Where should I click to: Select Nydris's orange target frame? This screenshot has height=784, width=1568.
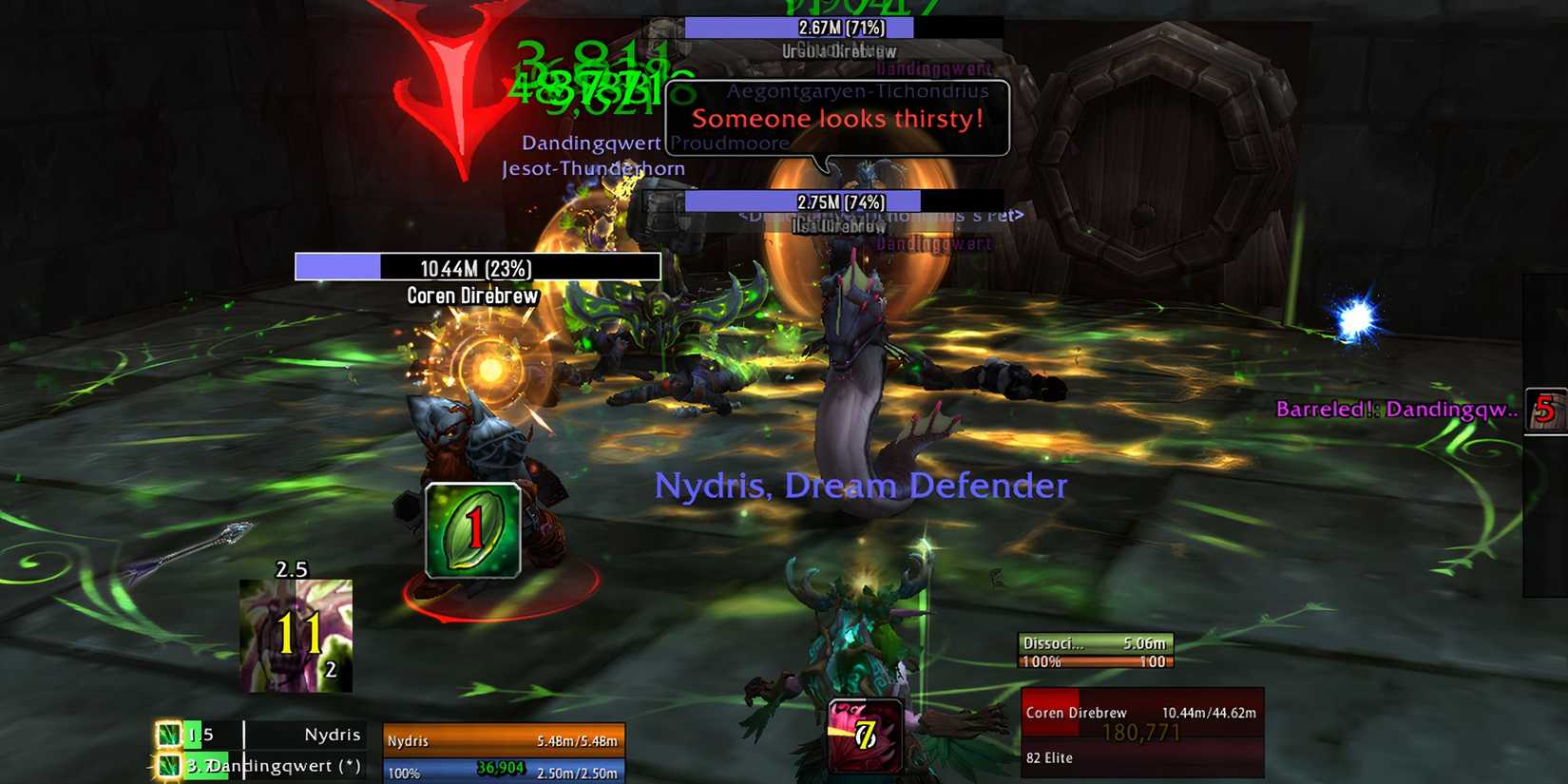point(502,739)
